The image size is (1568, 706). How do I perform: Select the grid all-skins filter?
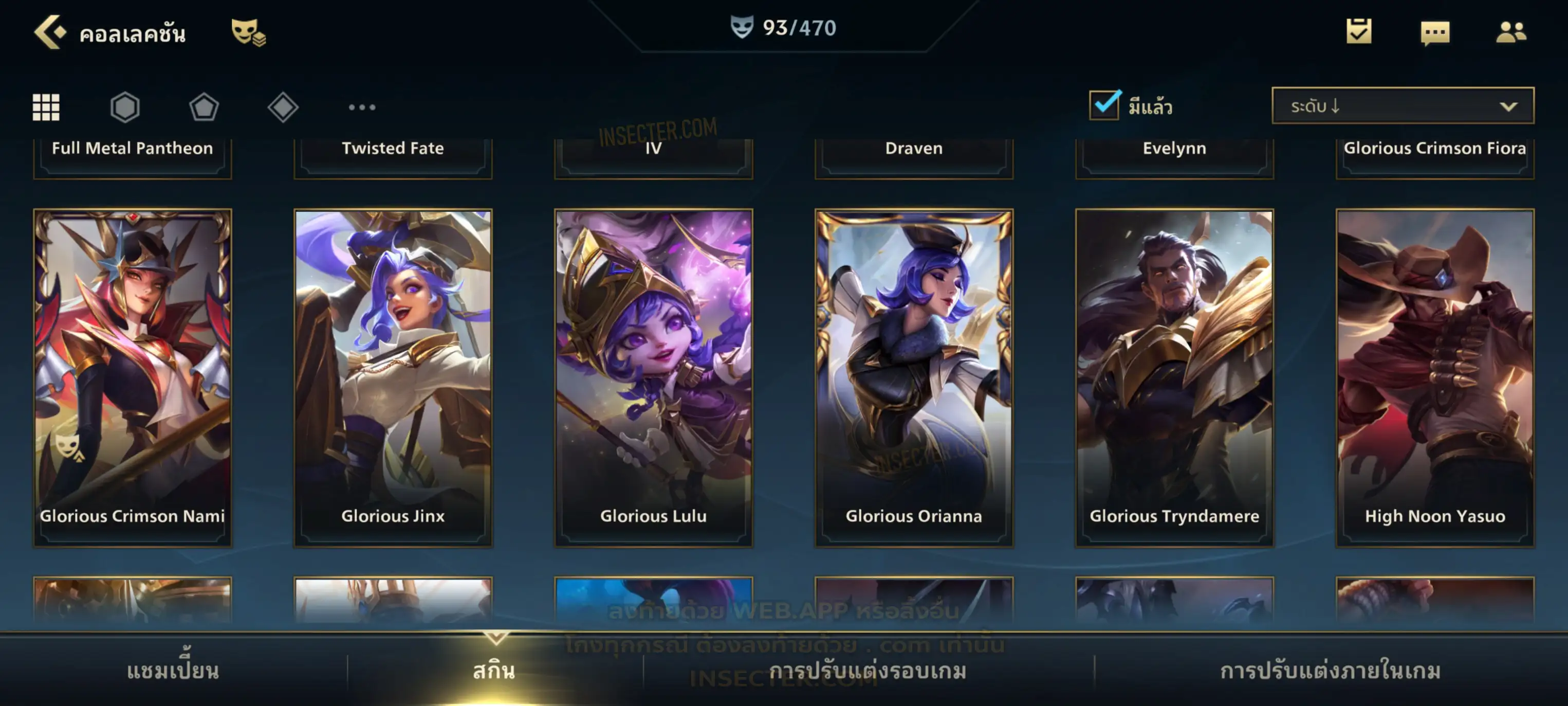tap(46, 107)
